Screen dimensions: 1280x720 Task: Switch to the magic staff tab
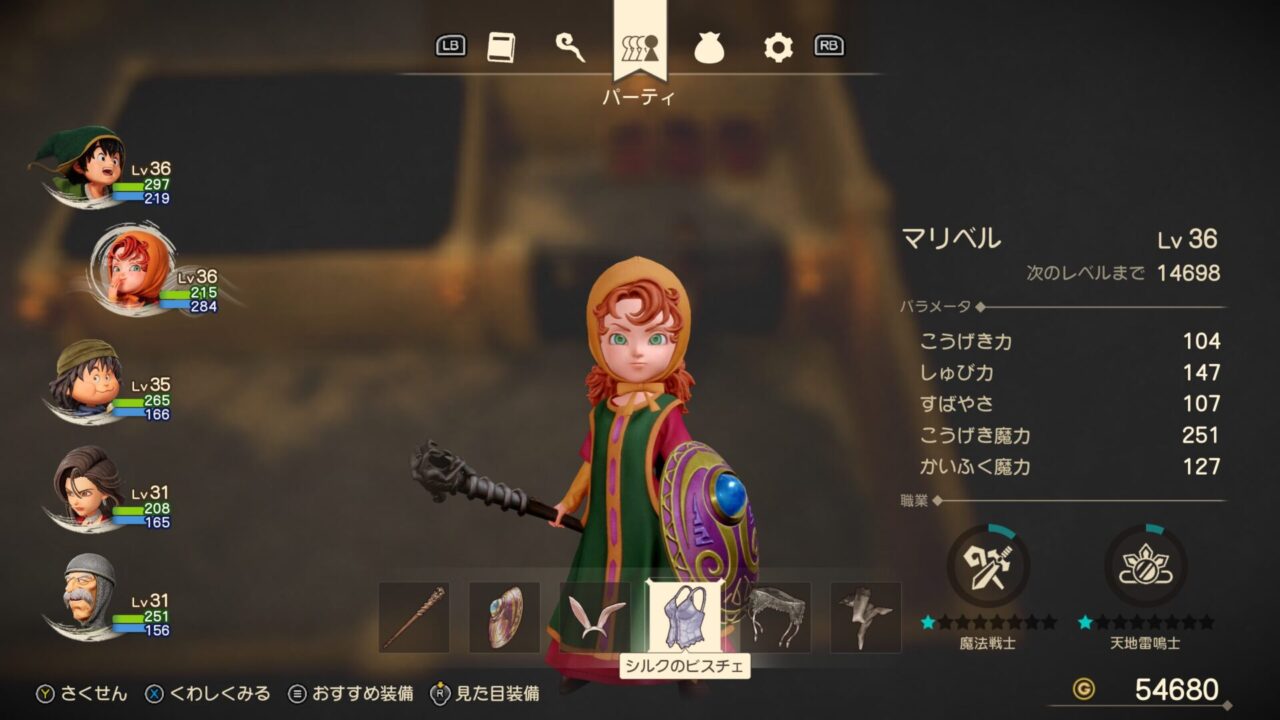570,47
